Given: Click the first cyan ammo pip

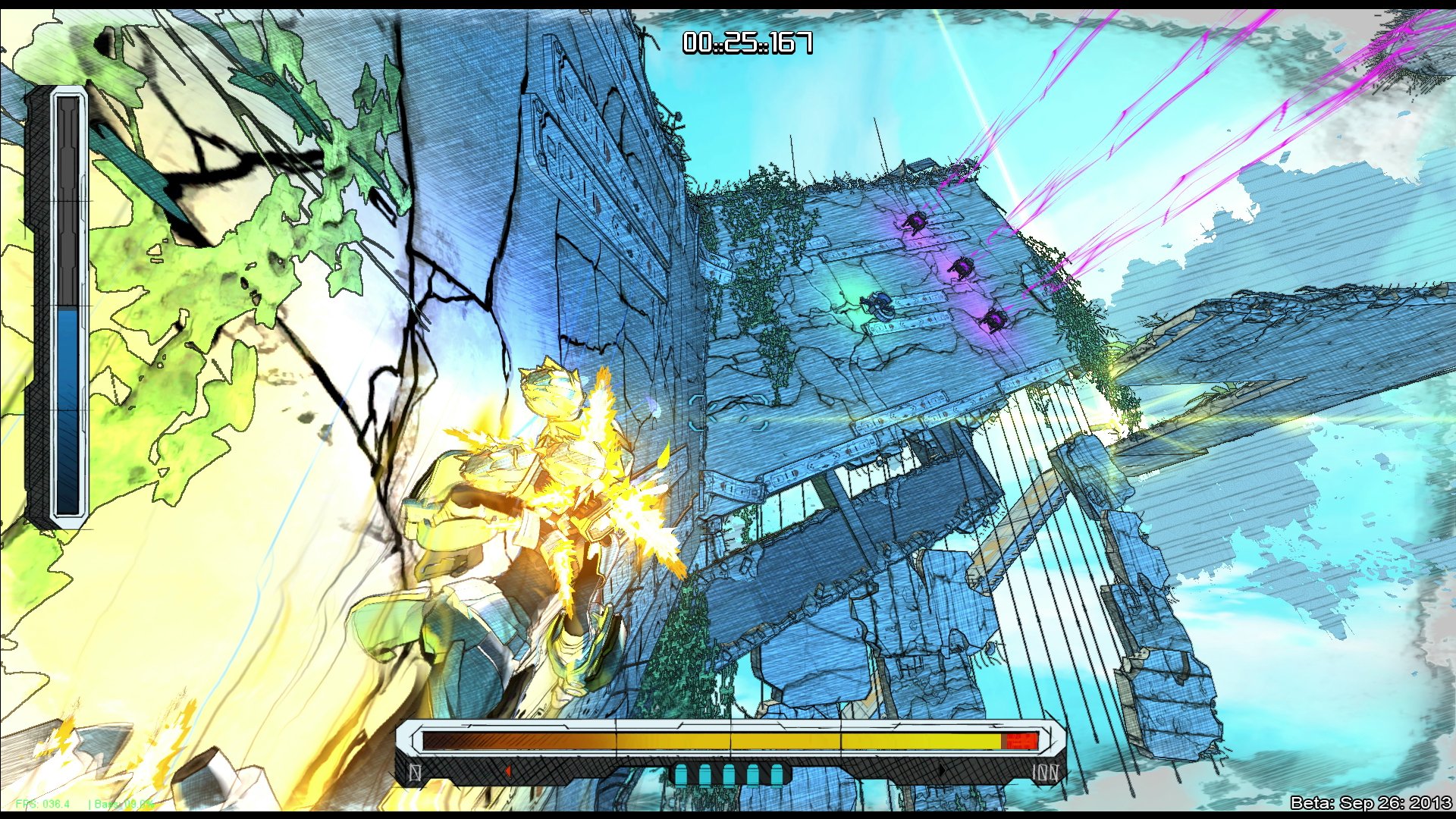Looking at the screenshot, I should pyautogui.click(x=681, y=772).
